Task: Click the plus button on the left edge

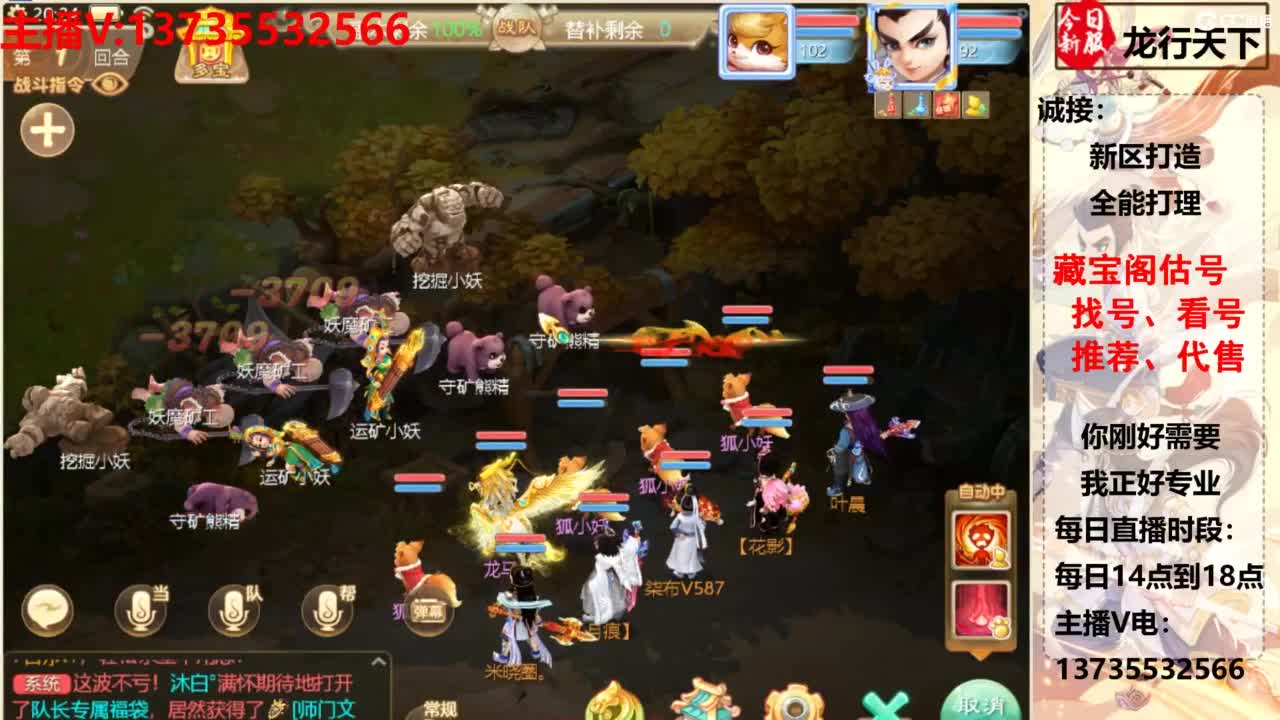Action: click(48, 128)
